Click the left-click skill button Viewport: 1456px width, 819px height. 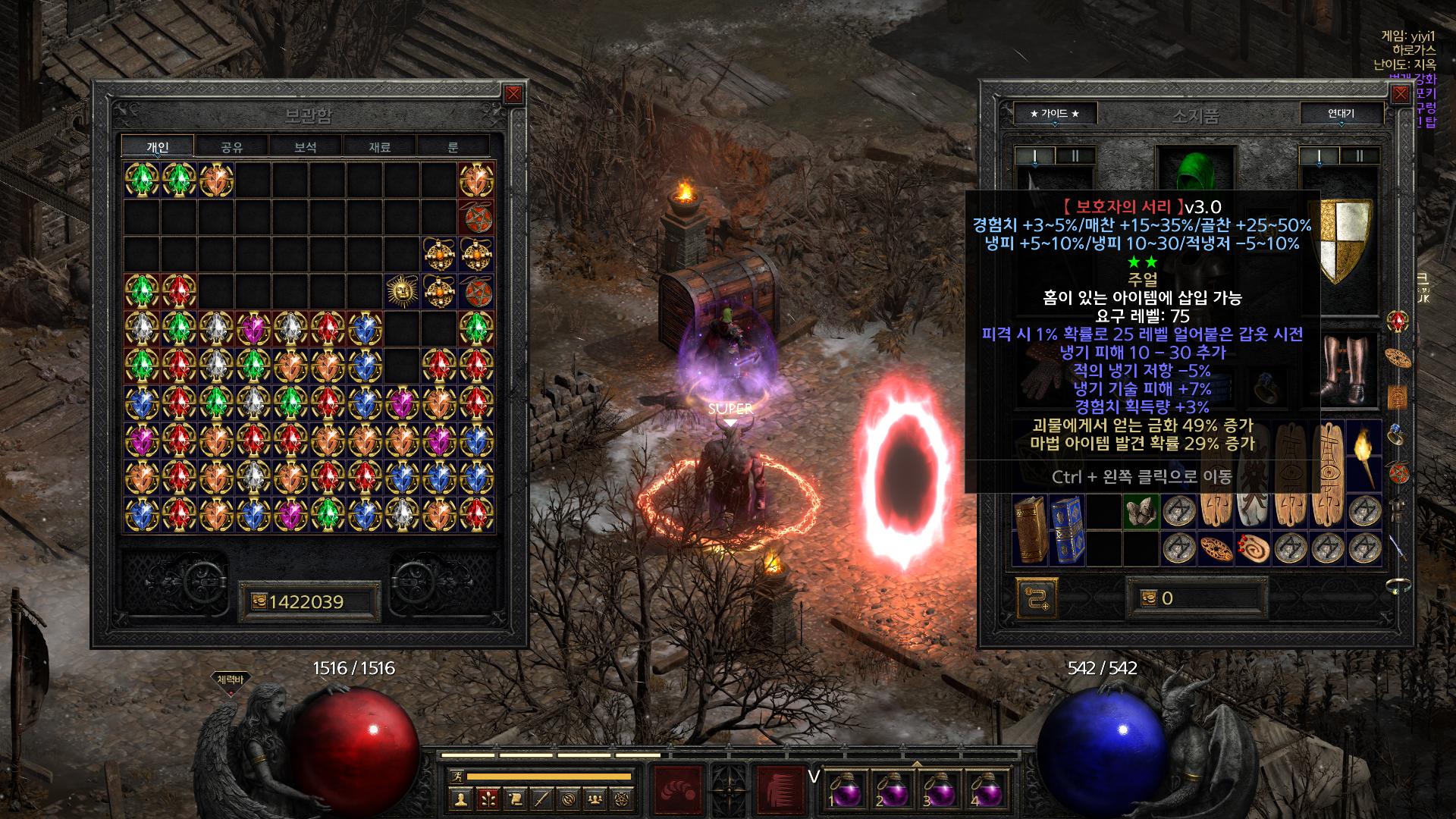tap(678, 789)
